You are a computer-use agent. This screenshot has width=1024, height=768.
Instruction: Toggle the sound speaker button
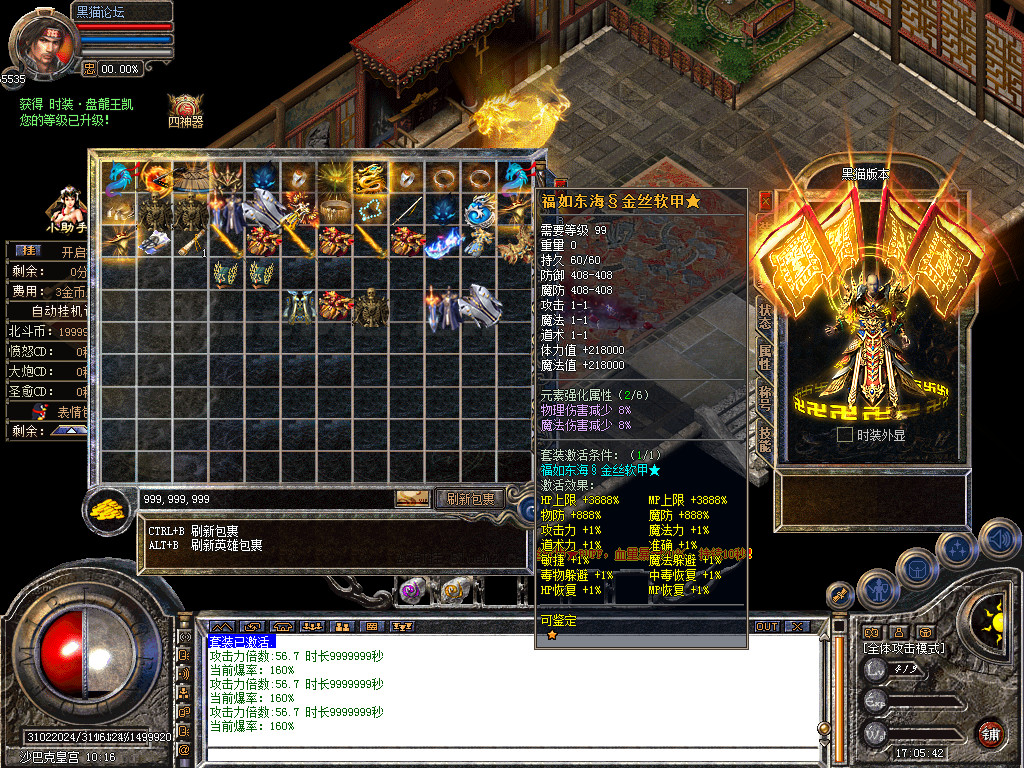coord(998,539)
